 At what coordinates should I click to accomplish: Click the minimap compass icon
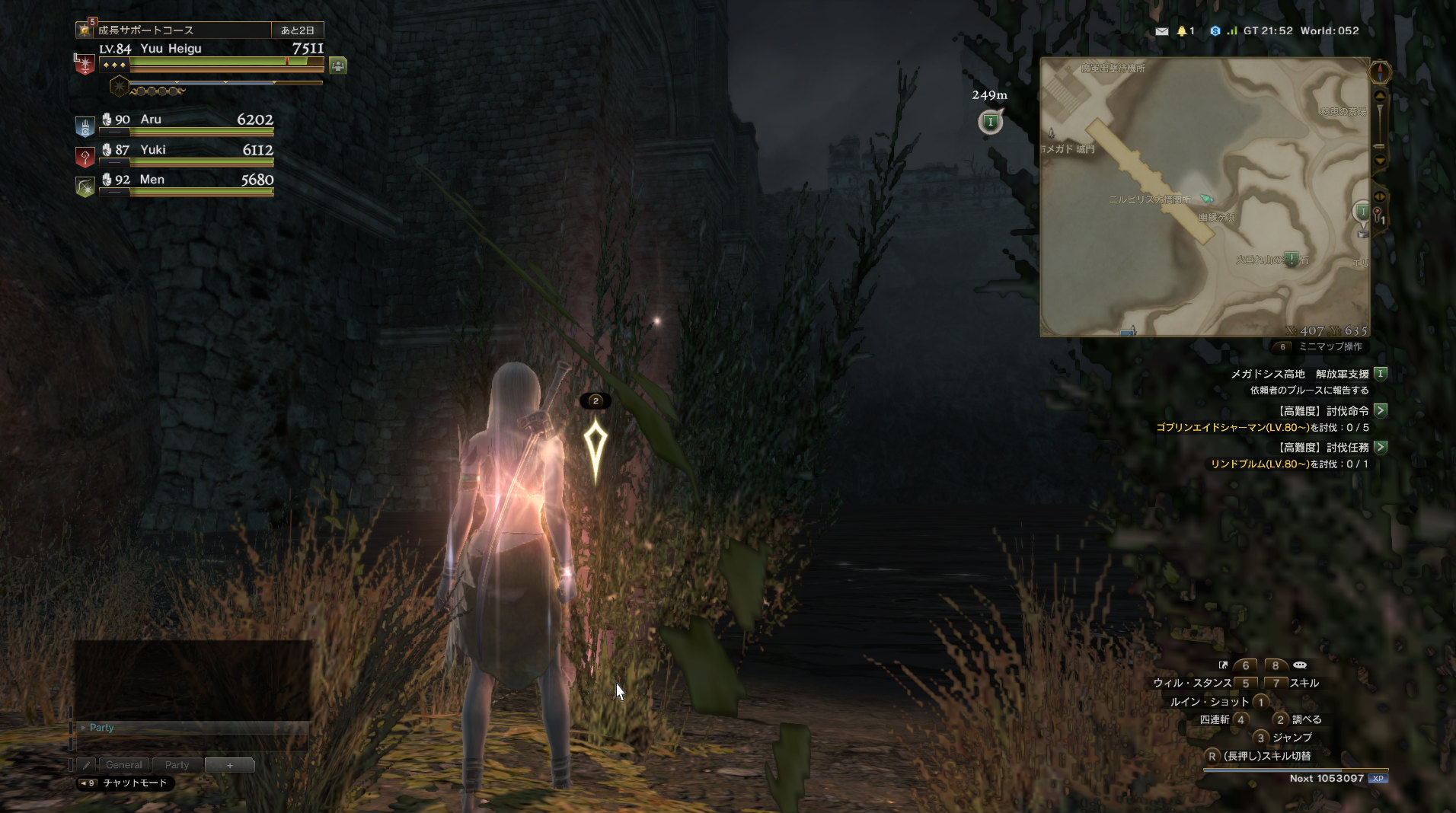point(1380,72)
